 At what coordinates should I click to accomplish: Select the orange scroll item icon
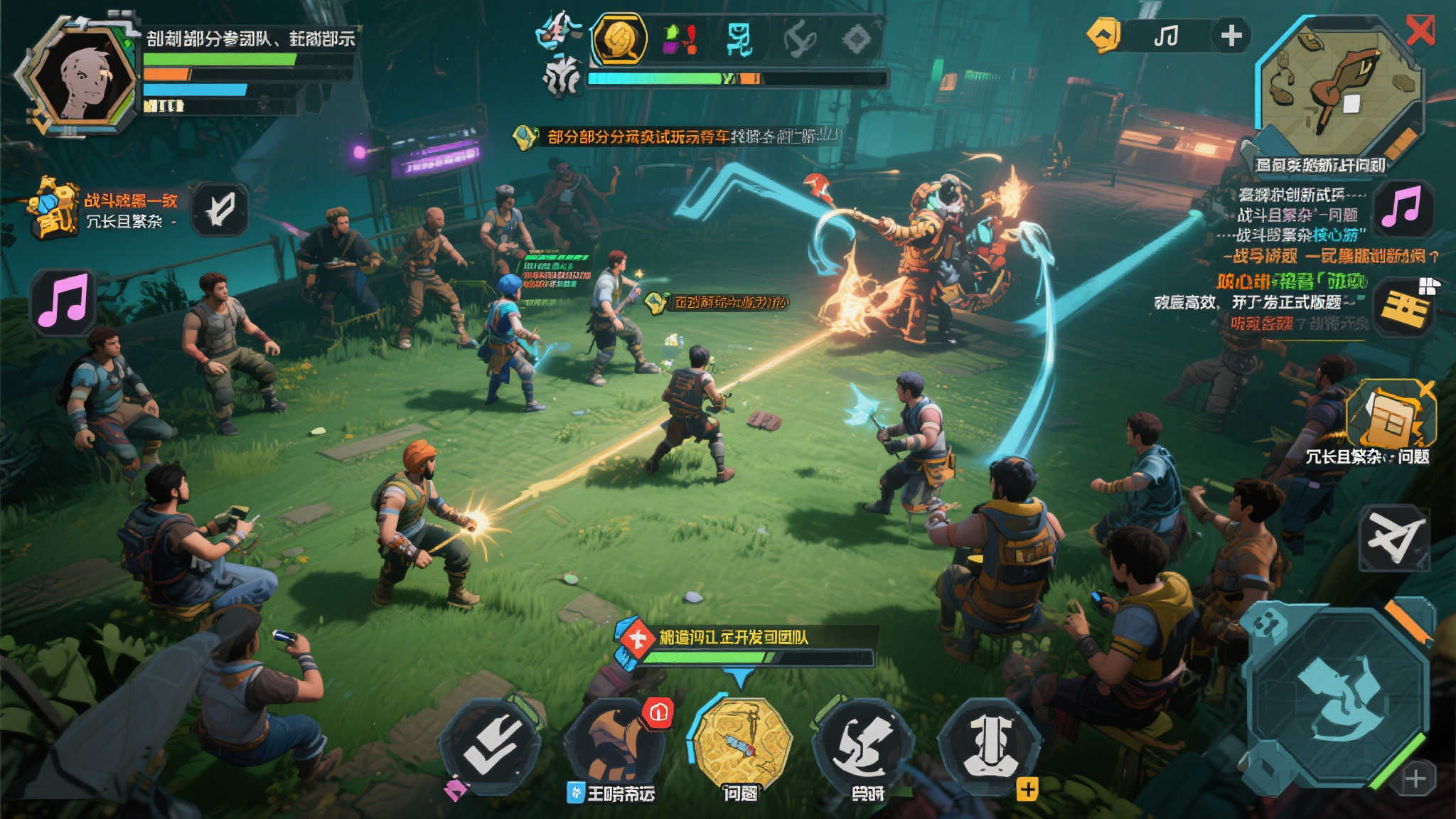(1391, 418)
